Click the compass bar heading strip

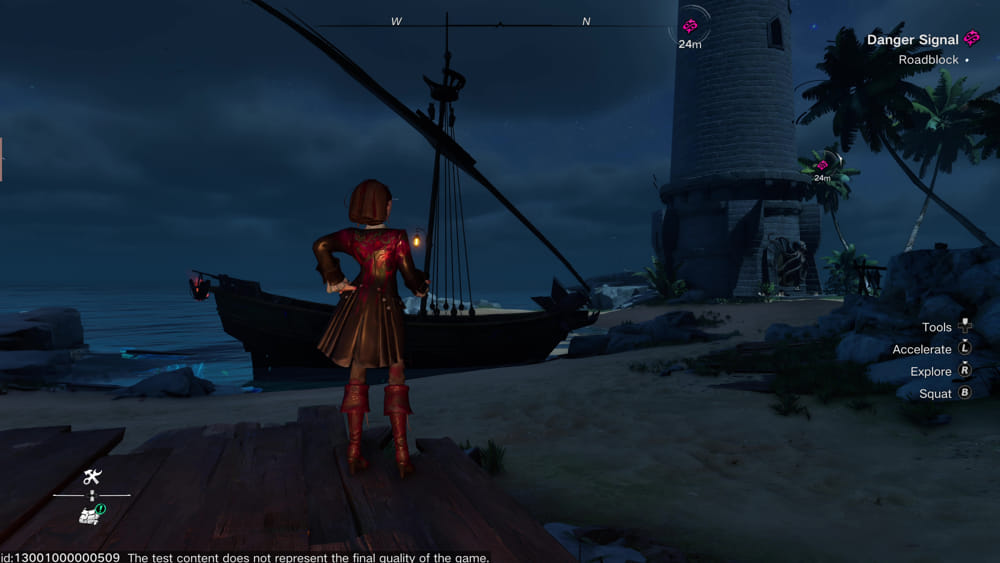pos(492,23)
